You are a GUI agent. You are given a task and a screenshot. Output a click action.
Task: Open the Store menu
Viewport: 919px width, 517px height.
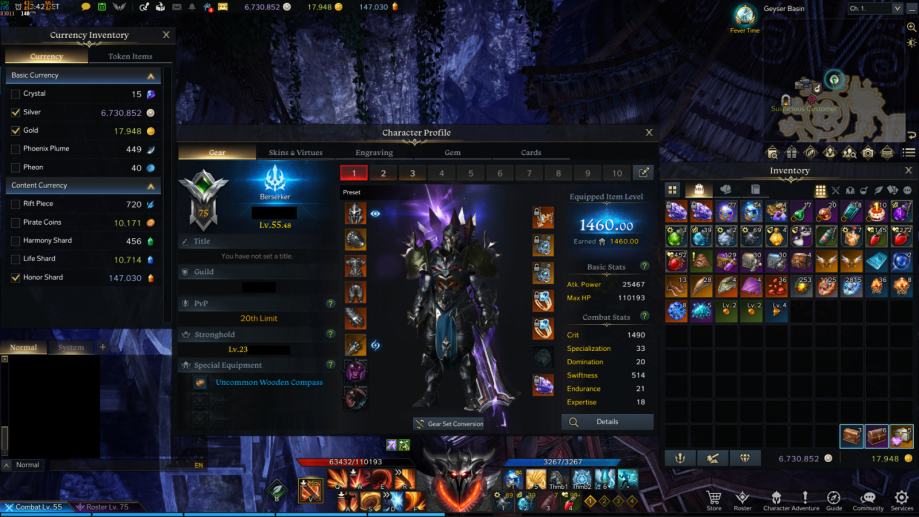(714, 498)
